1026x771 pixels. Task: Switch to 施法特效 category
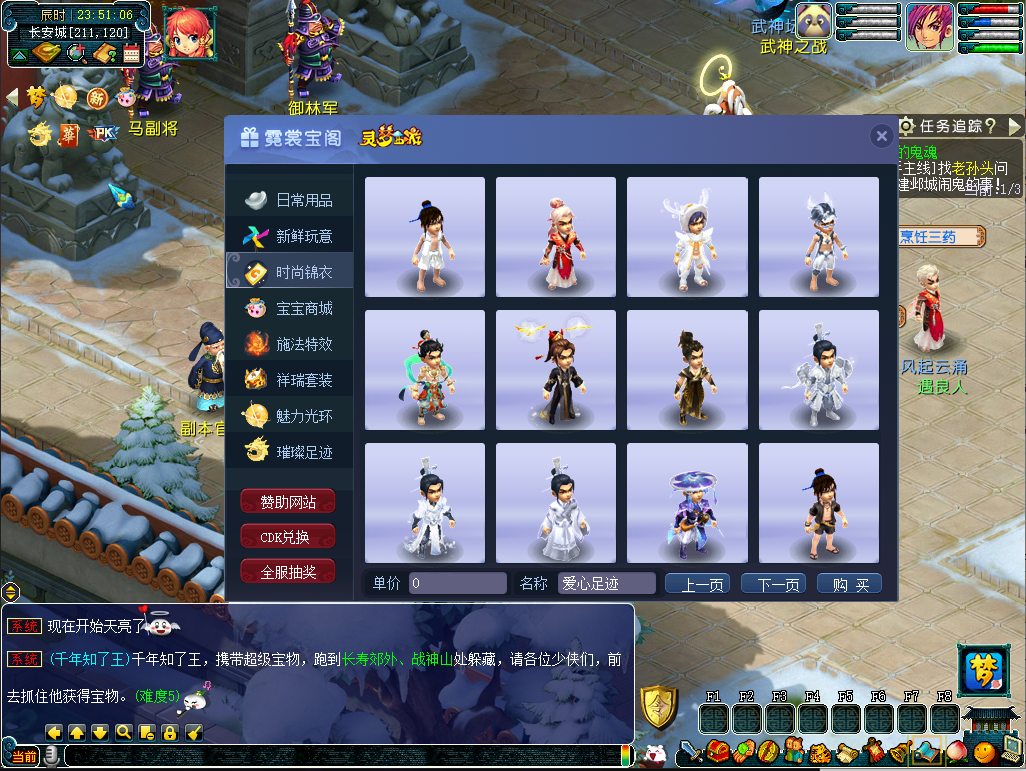(x=290, y=344)
